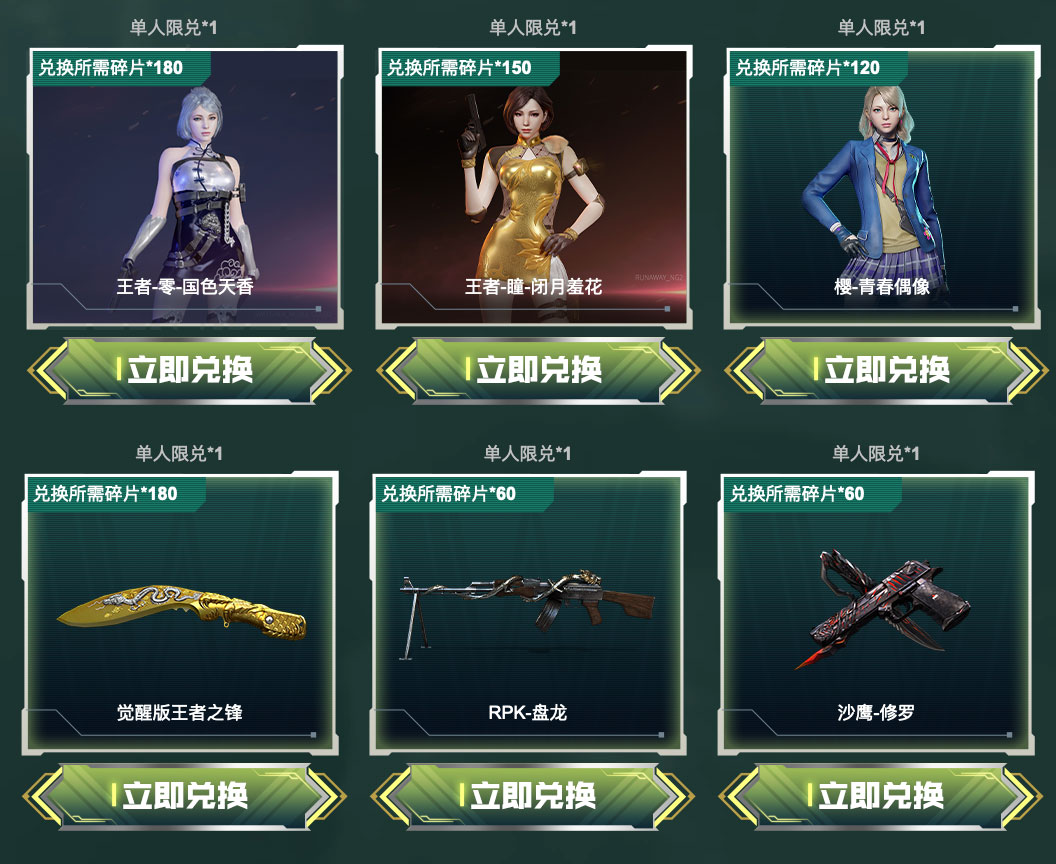
Task: Choose the 沙鹰-修罗 pistol card
Action: tap(877, 612)
